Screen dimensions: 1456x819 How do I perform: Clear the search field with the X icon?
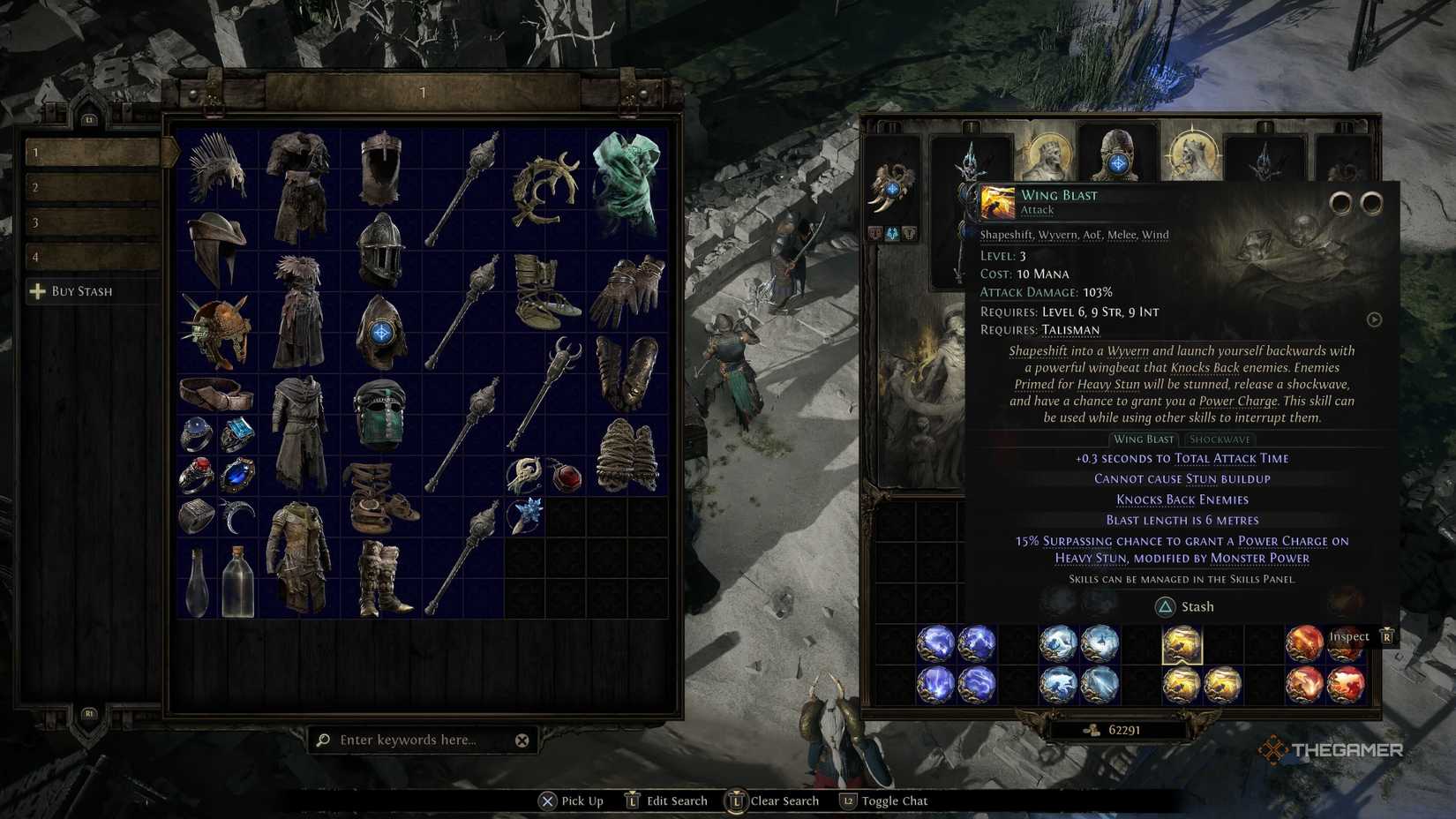[522, 740]
